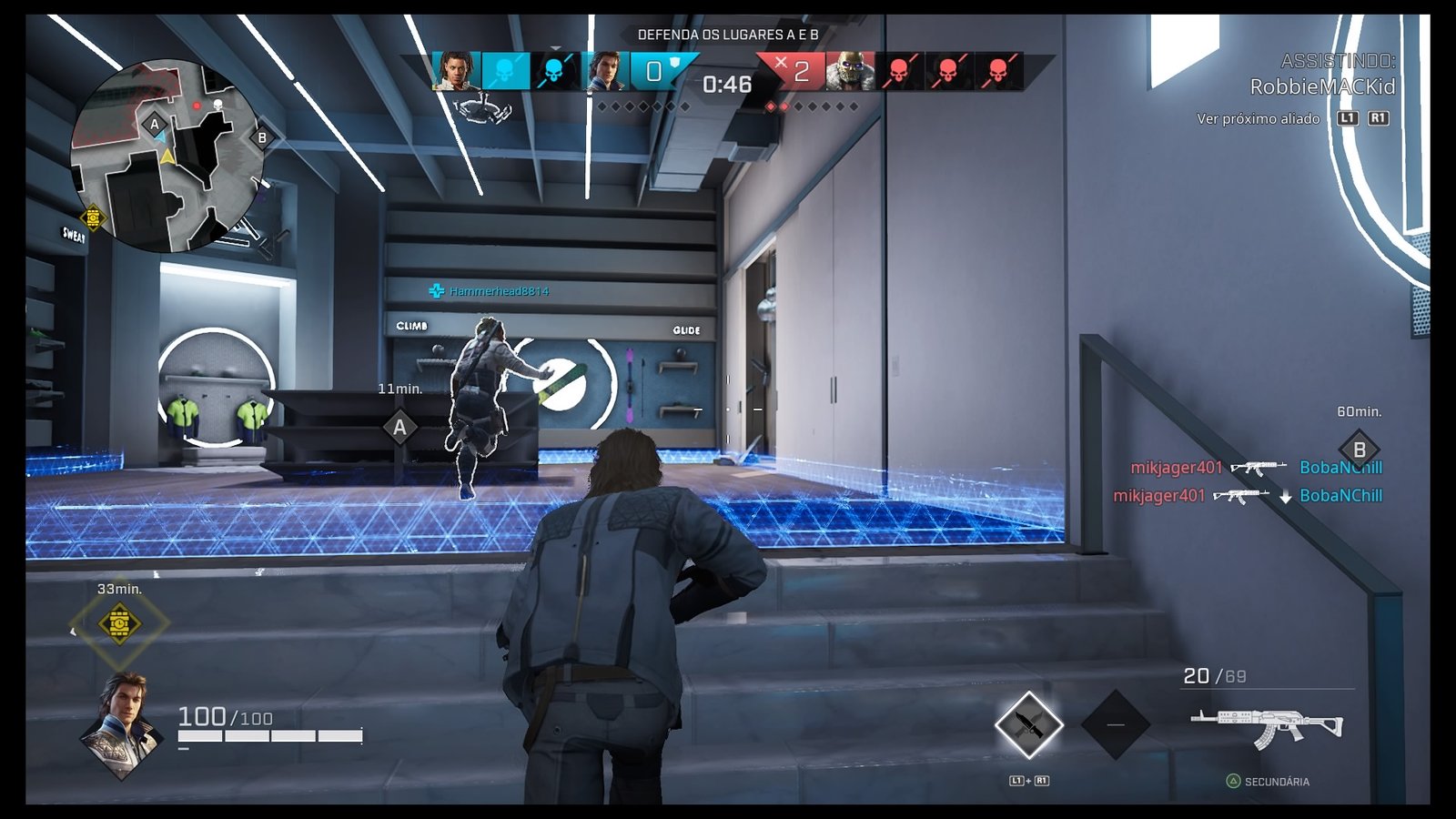
Task: Click the white skull marker on the minimap
Action: [x=218, y=106]
